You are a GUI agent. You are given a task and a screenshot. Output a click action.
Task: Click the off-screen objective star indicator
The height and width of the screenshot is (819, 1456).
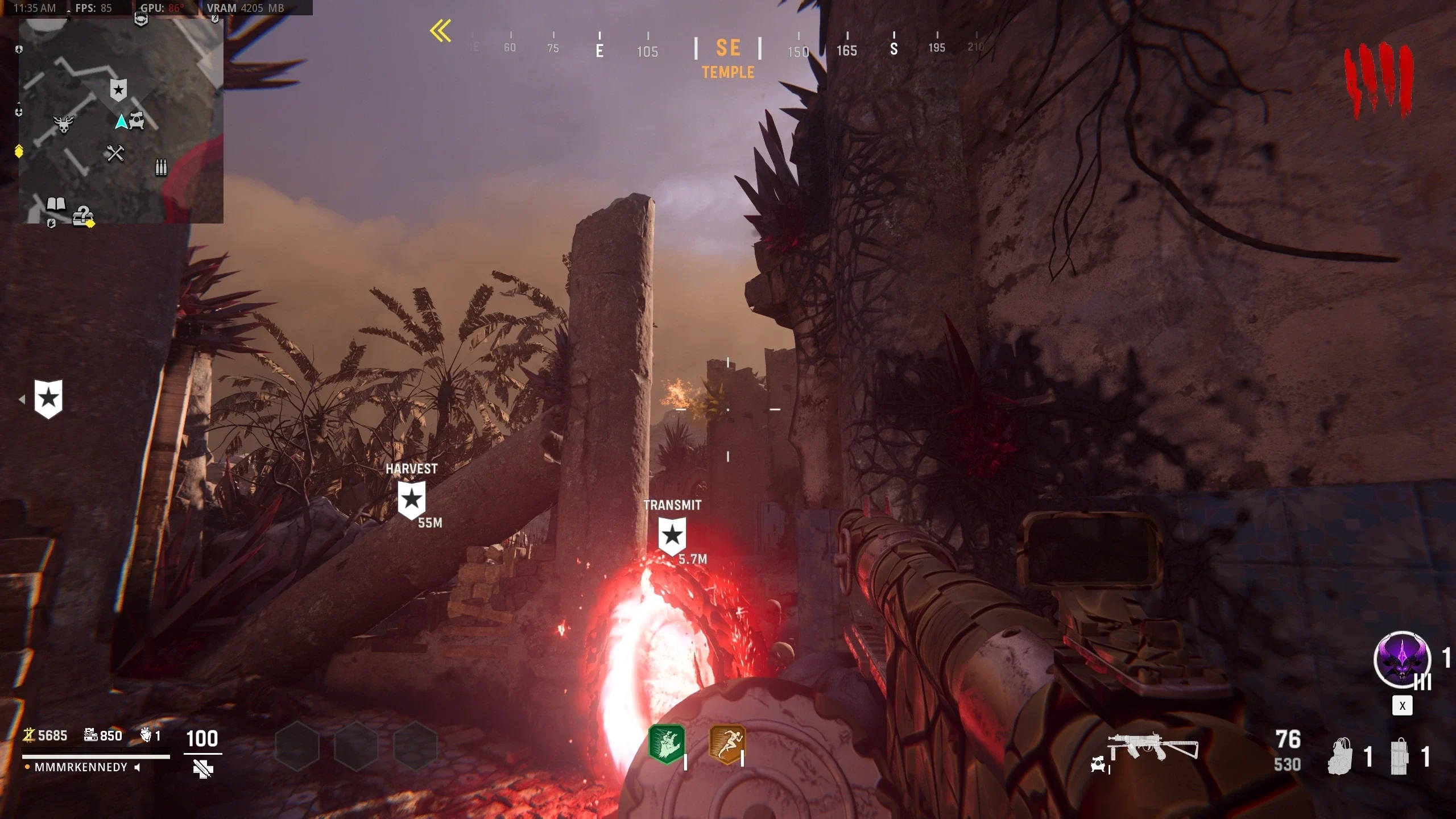click(48, 399)
